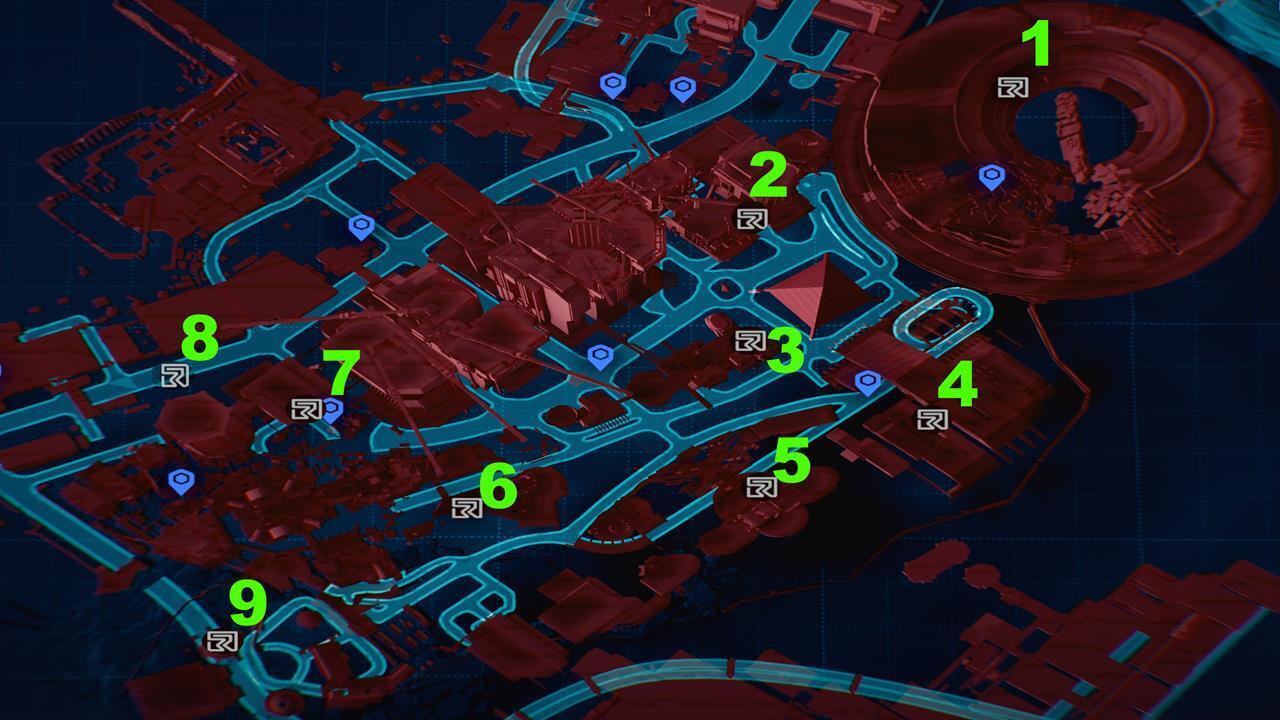Select tarot marker 5 below the highway

click(762, 486)
